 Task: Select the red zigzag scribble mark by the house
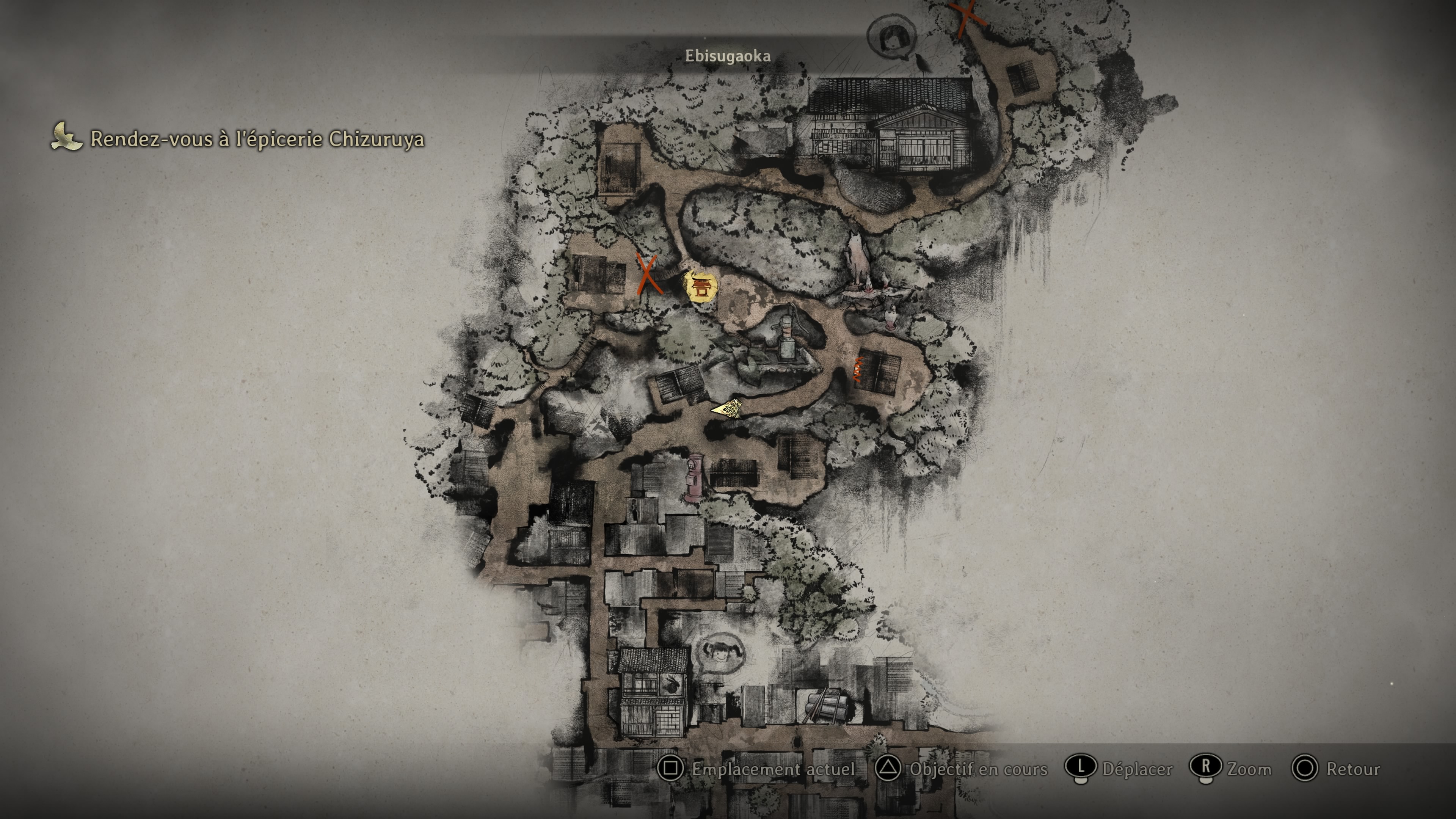pyautogui.click(x=858, y=369)
